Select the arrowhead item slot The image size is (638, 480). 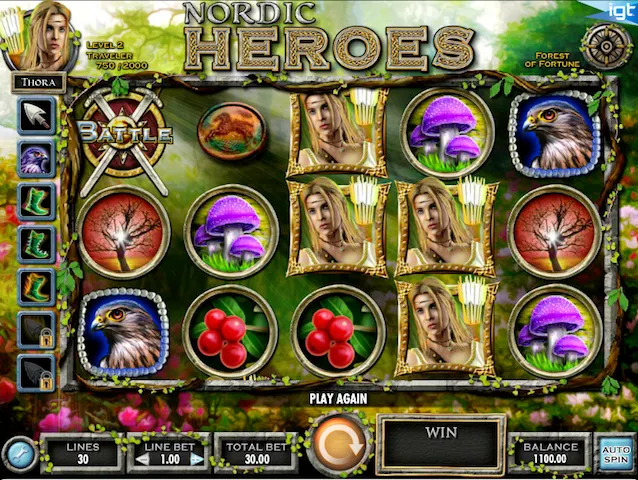[x=36, y=114]
